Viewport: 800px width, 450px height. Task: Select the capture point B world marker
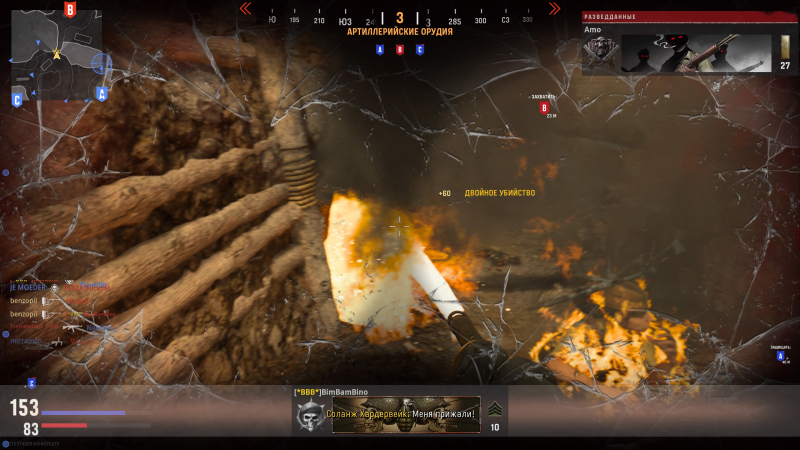point(545,107)
